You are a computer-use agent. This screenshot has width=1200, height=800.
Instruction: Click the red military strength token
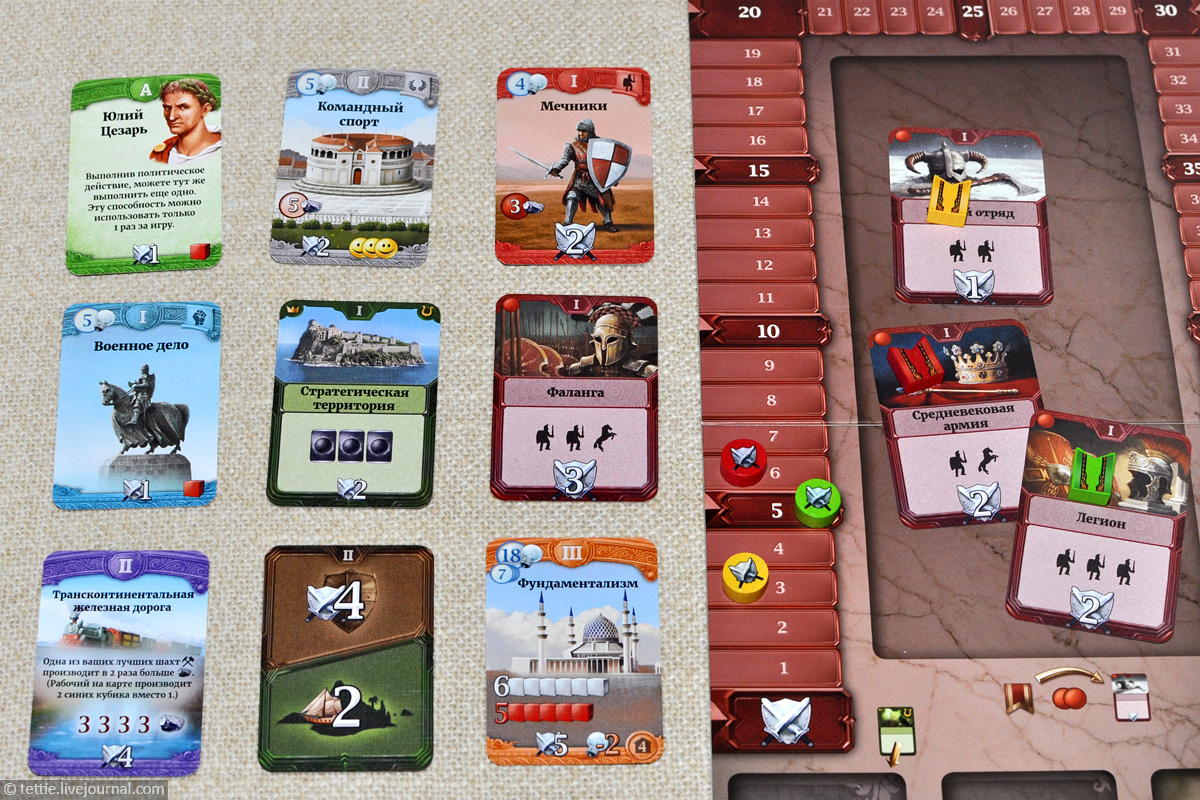pyautogui.click(x=743, y=461)
